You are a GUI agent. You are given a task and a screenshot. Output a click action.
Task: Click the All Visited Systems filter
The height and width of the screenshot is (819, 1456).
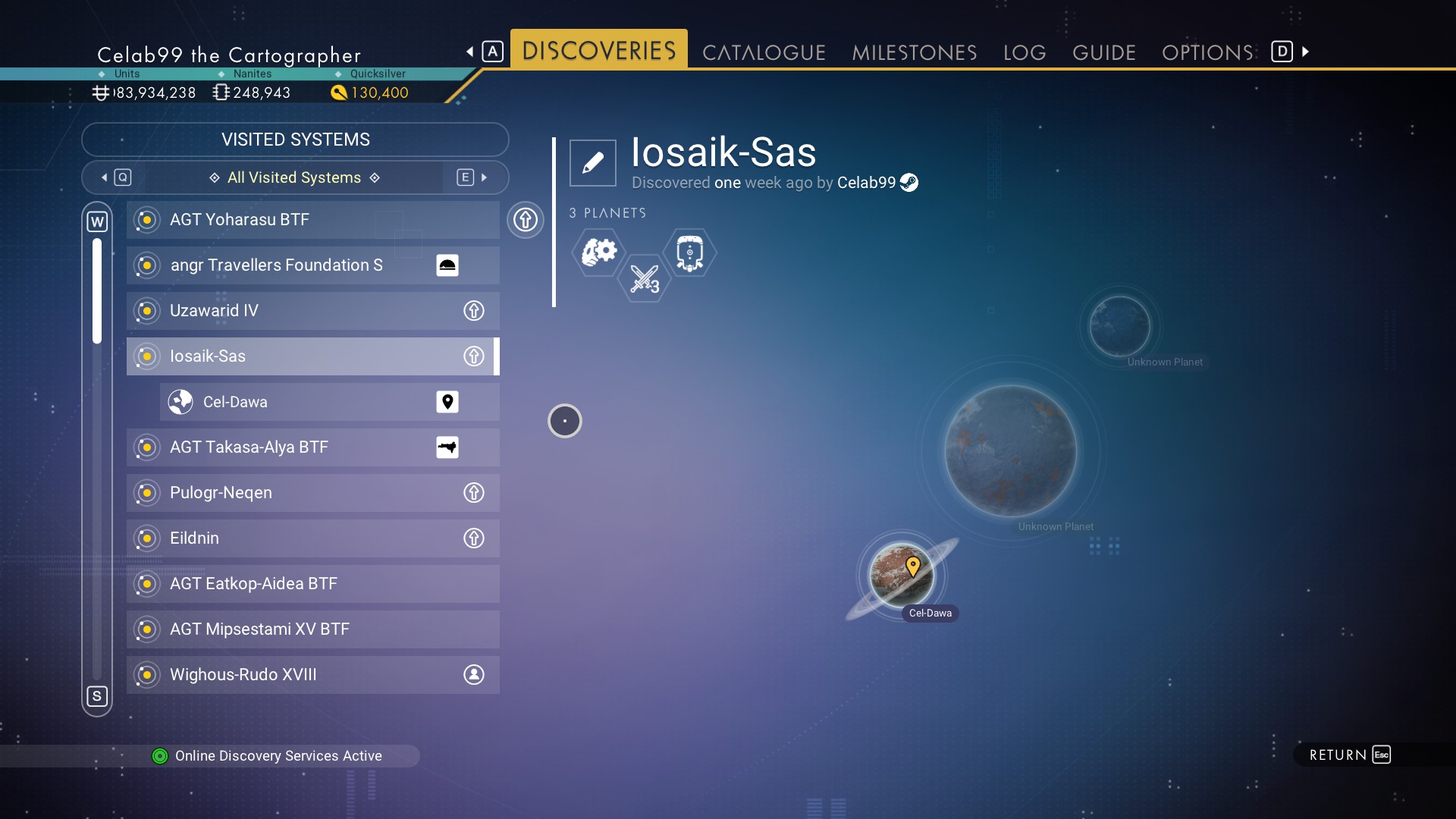[294, 177]
